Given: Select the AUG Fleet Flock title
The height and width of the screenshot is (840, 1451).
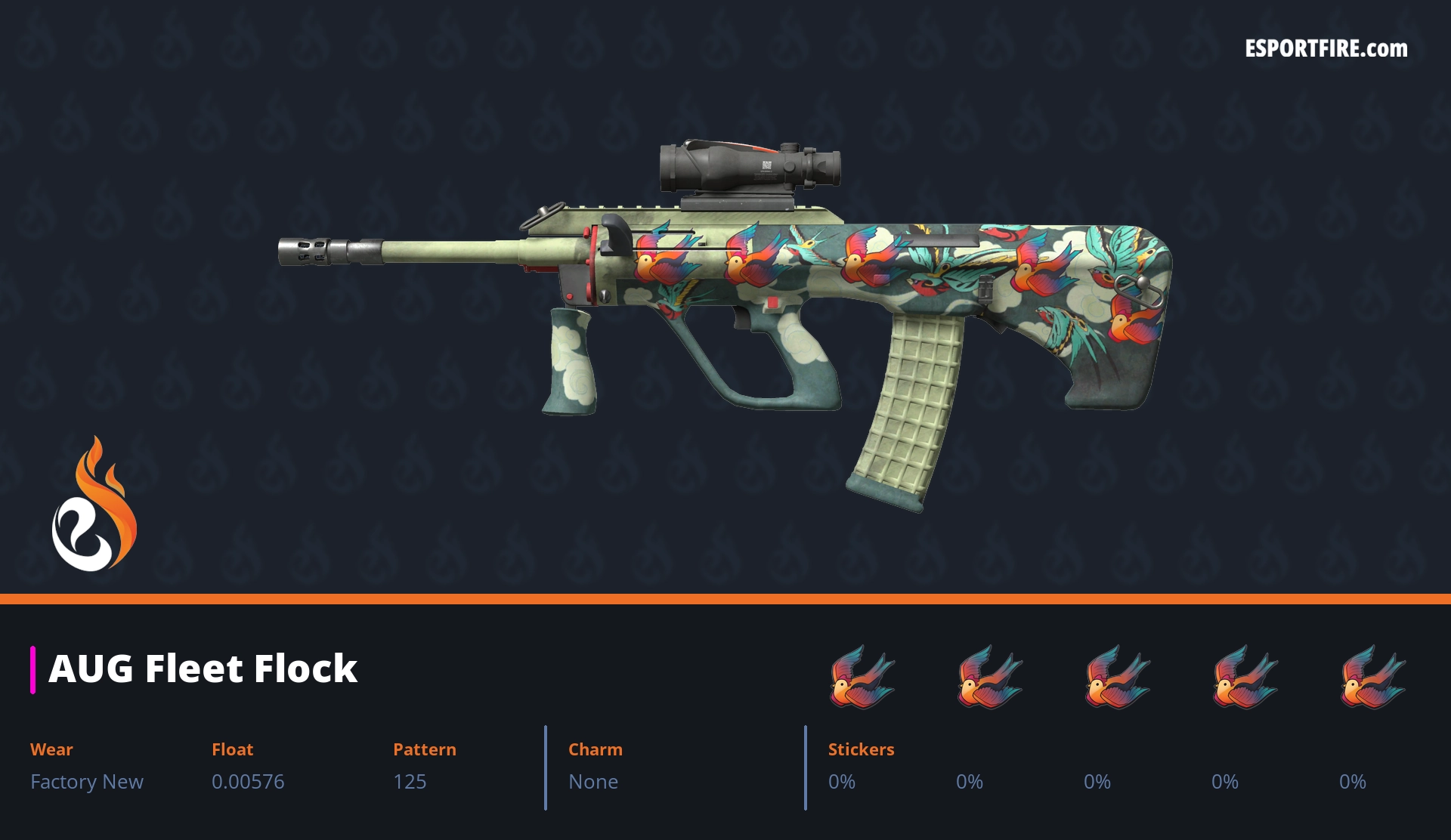Looking at the screenshot, I should 203,669.
